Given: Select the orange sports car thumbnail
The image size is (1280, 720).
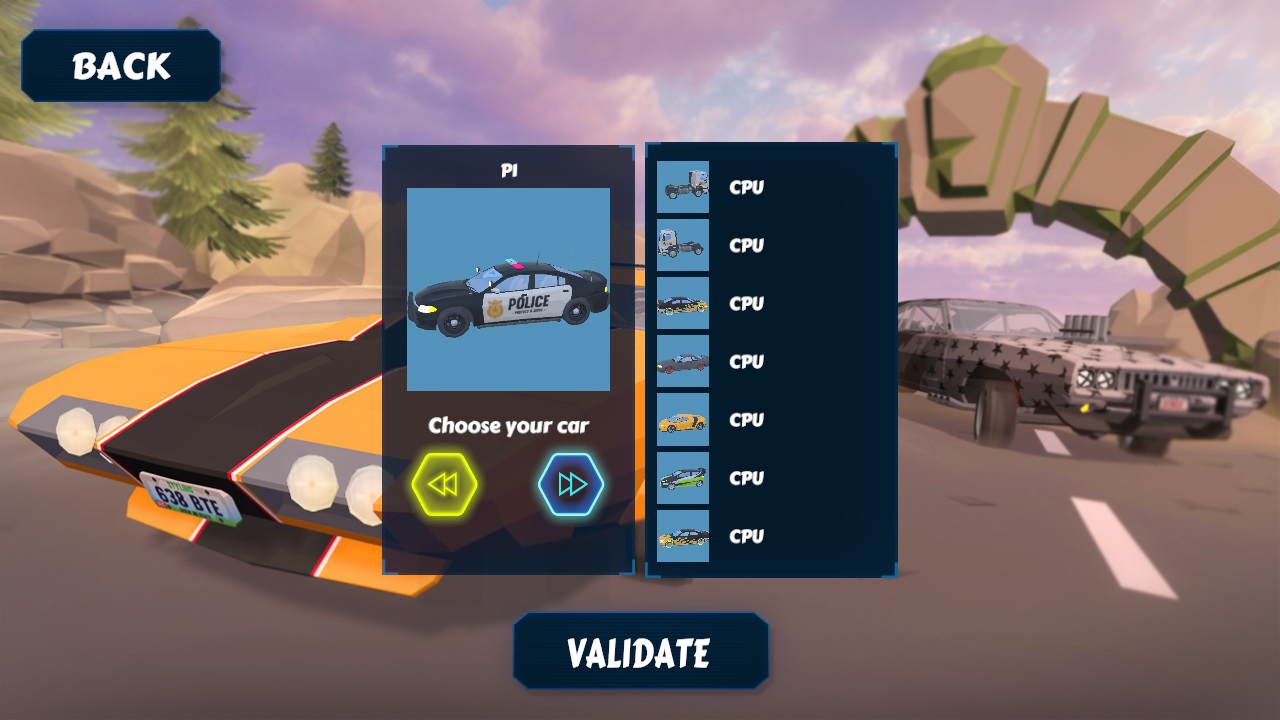Looking at the screenshot, I should [682, 420].
